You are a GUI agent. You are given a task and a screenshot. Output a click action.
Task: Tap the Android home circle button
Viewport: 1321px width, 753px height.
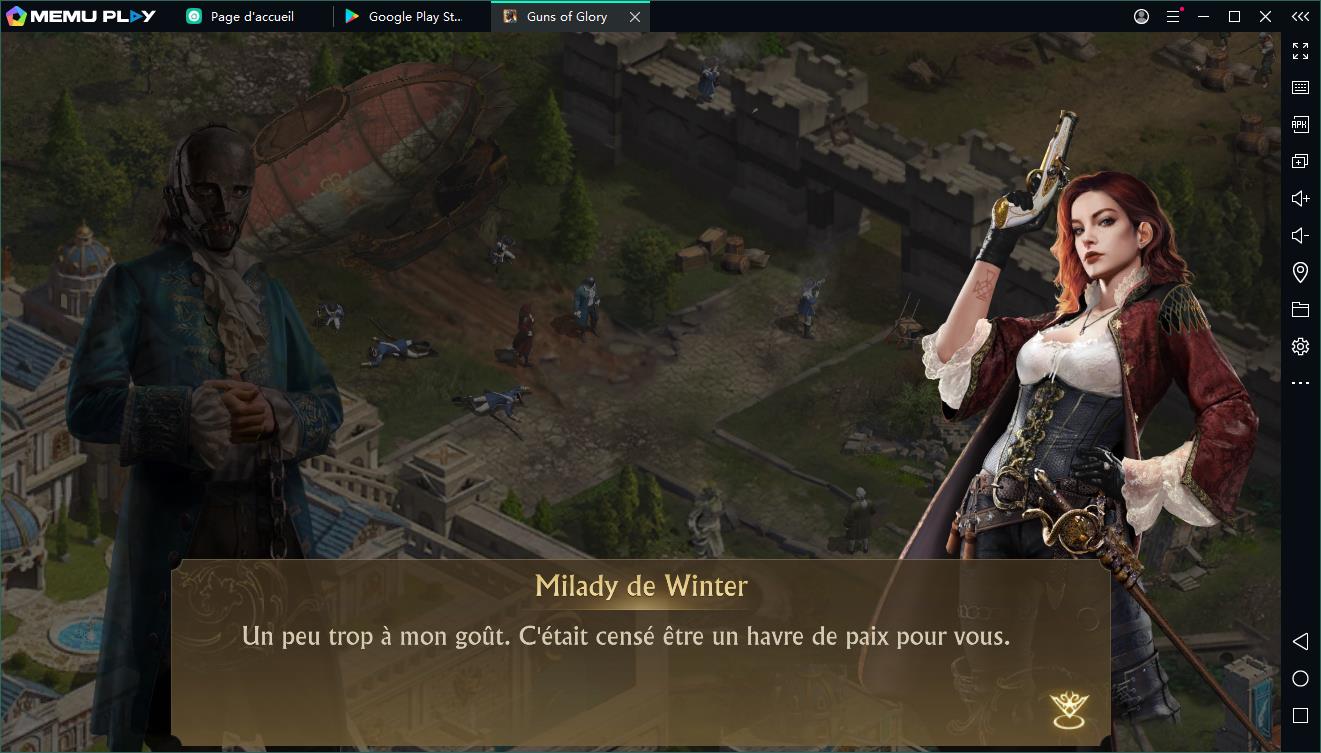(x=1300, y=679)
